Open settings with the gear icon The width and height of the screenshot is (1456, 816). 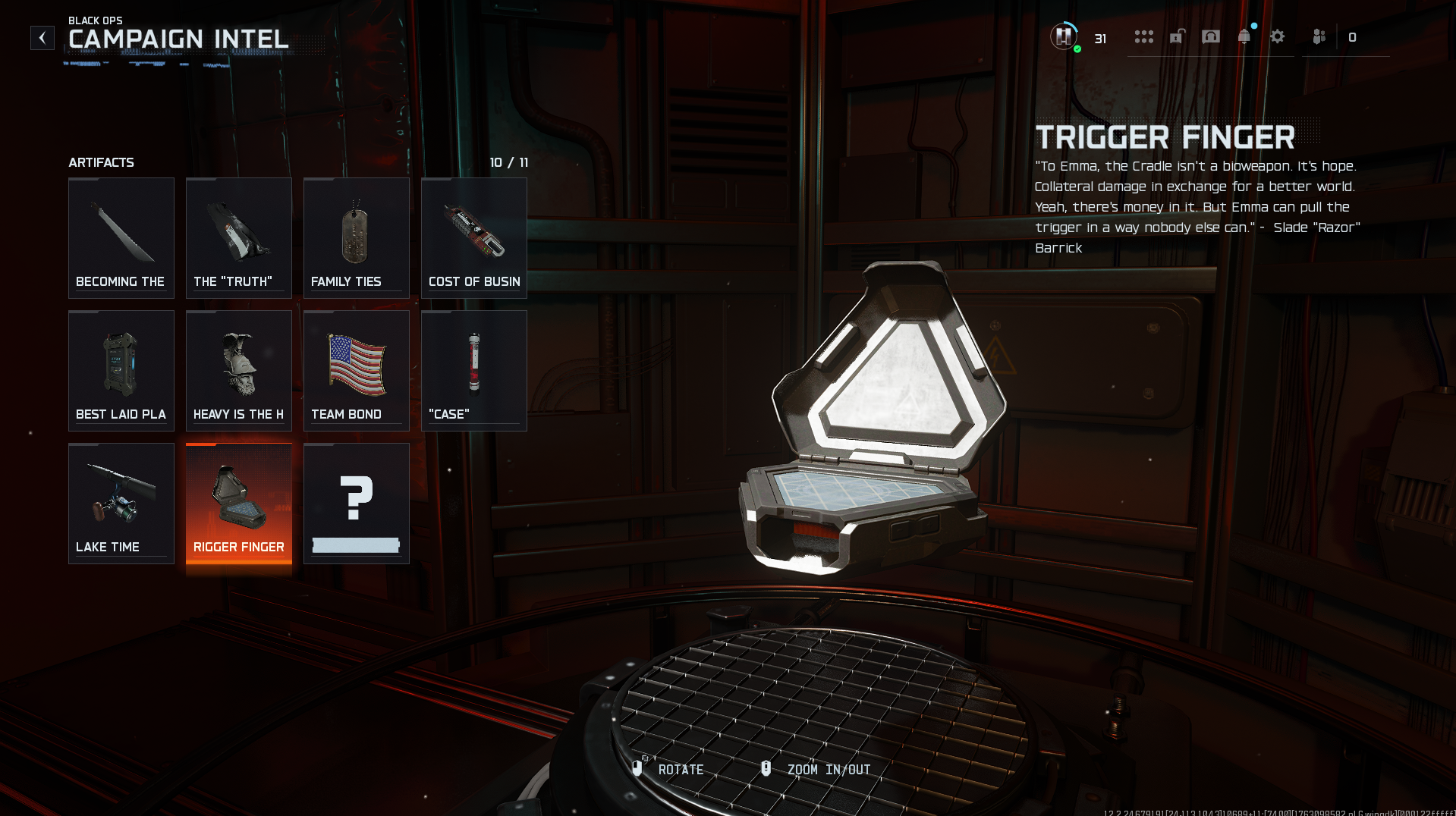[x=1278, y=36]
